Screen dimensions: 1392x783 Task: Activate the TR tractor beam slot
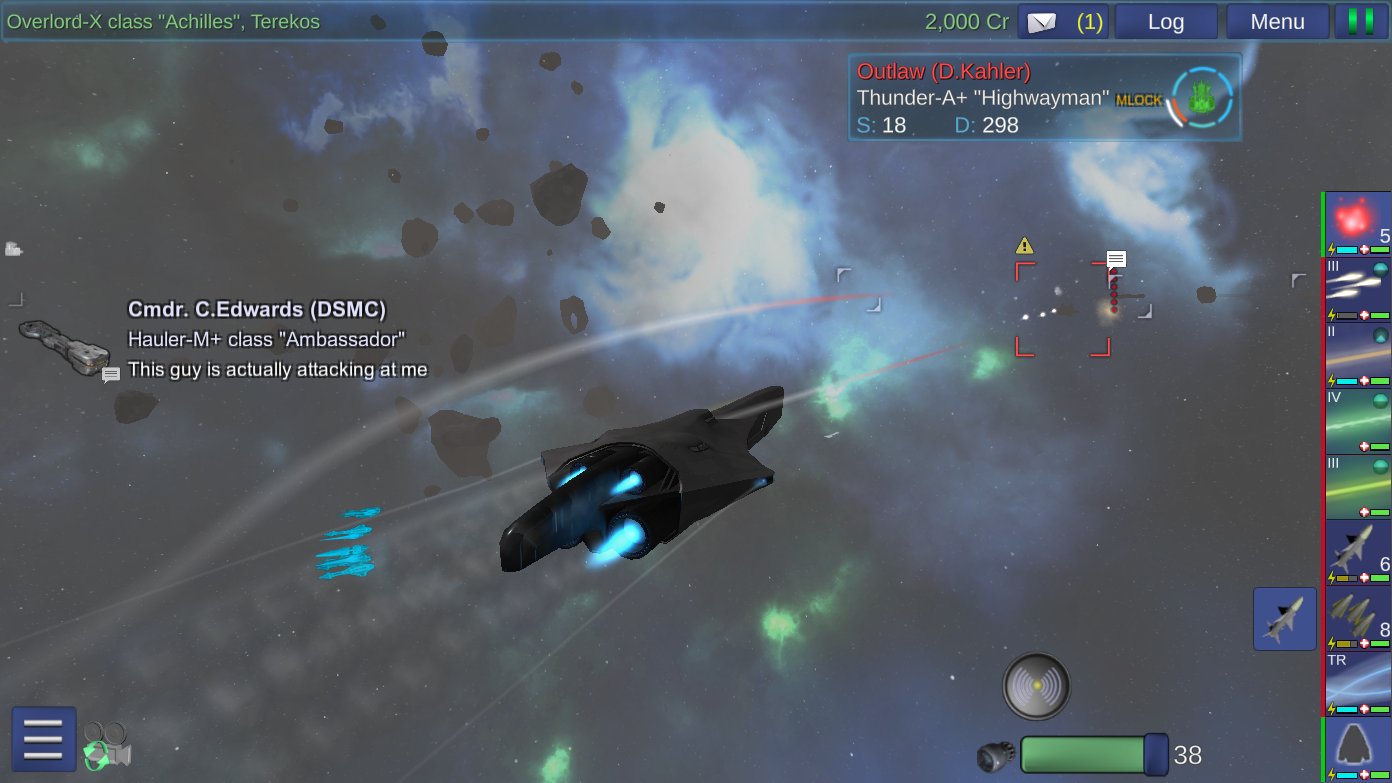click(1358, 683)
